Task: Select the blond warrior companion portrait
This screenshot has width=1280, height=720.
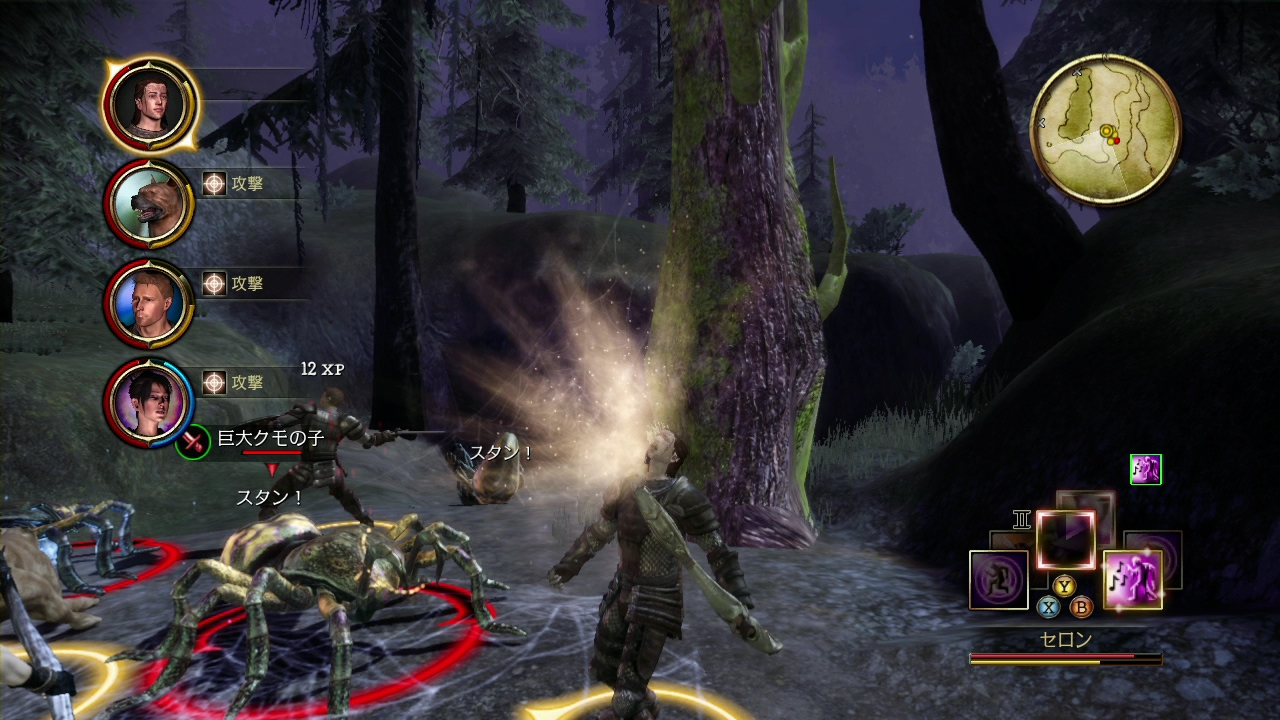Action: tap(148, 303)
